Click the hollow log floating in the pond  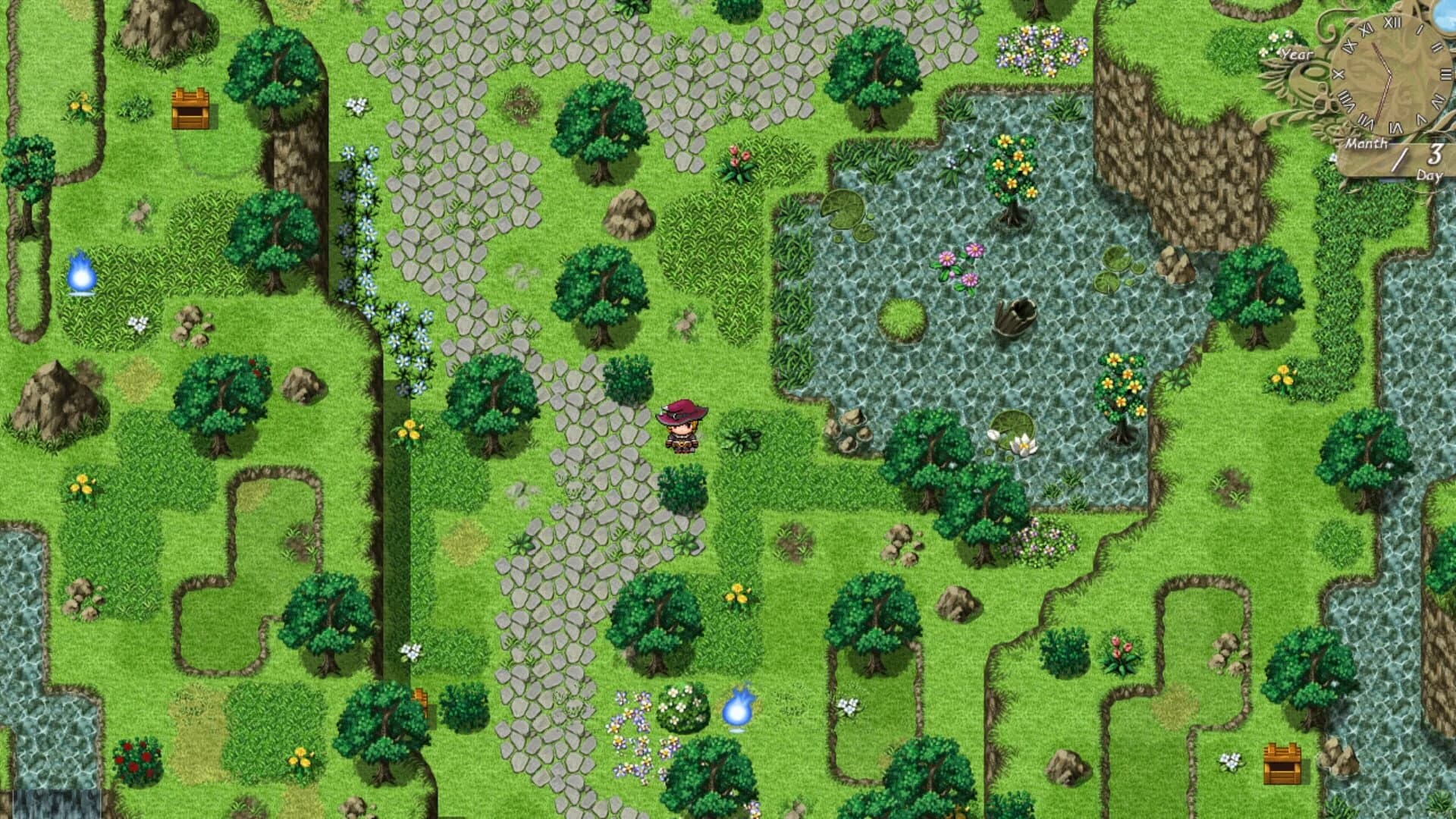coord(1015,318)
